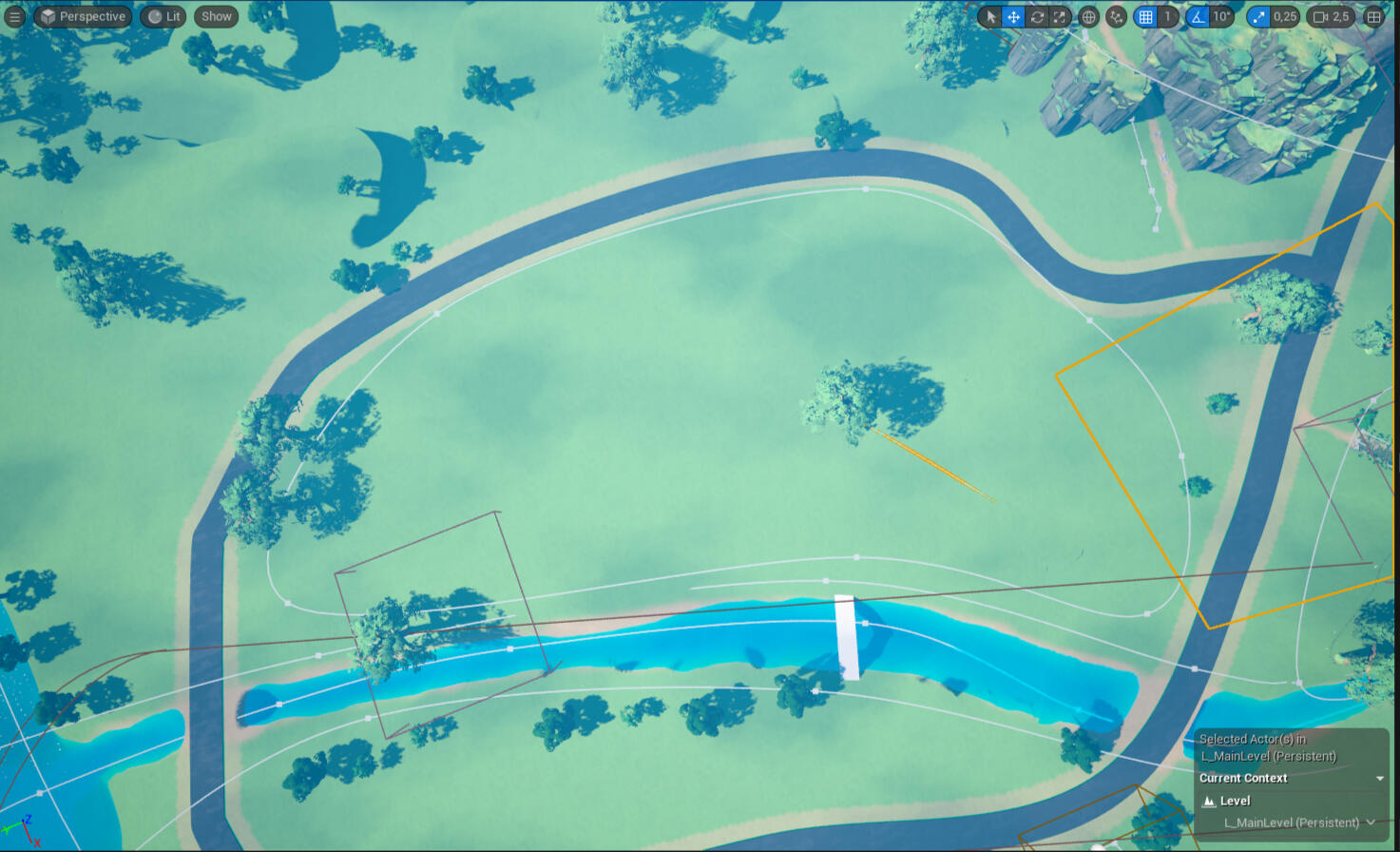
Task: Open the 0,25 scale snap value
Action: click(x=1285, y=16)
